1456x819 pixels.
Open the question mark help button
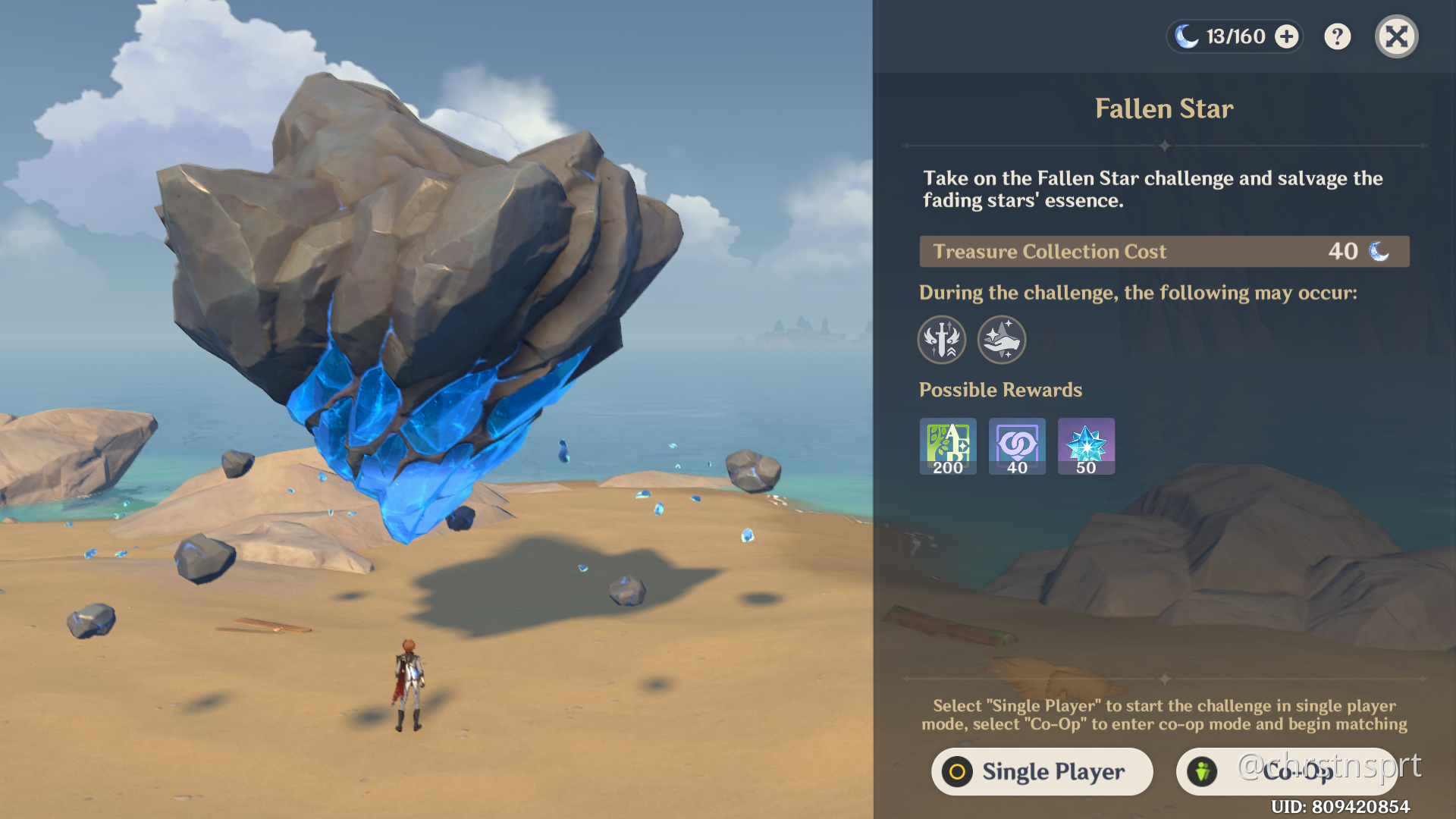coord(1337,36)
